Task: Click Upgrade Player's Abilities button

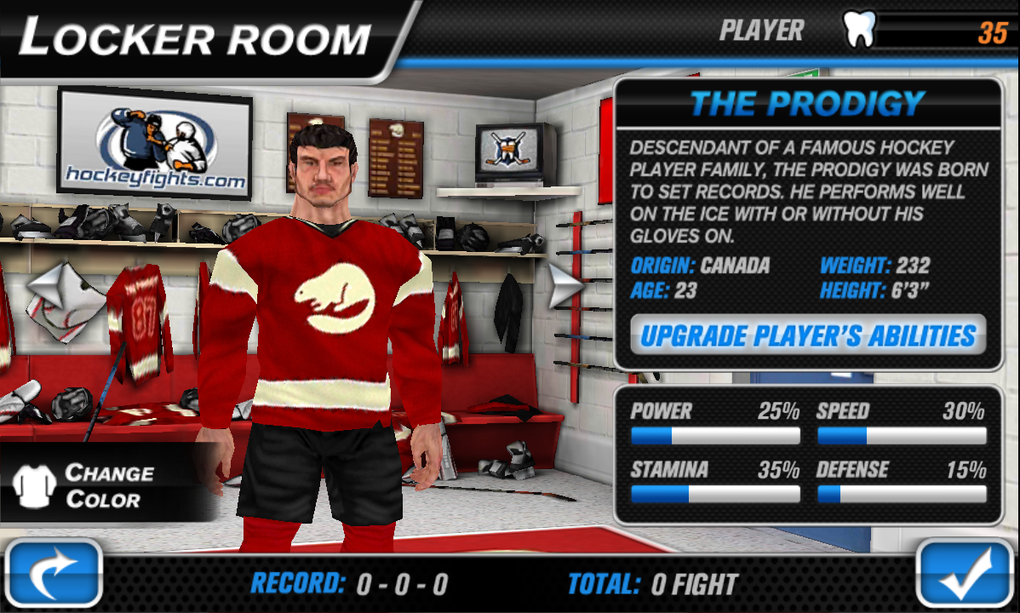Action: coord(807,336)
